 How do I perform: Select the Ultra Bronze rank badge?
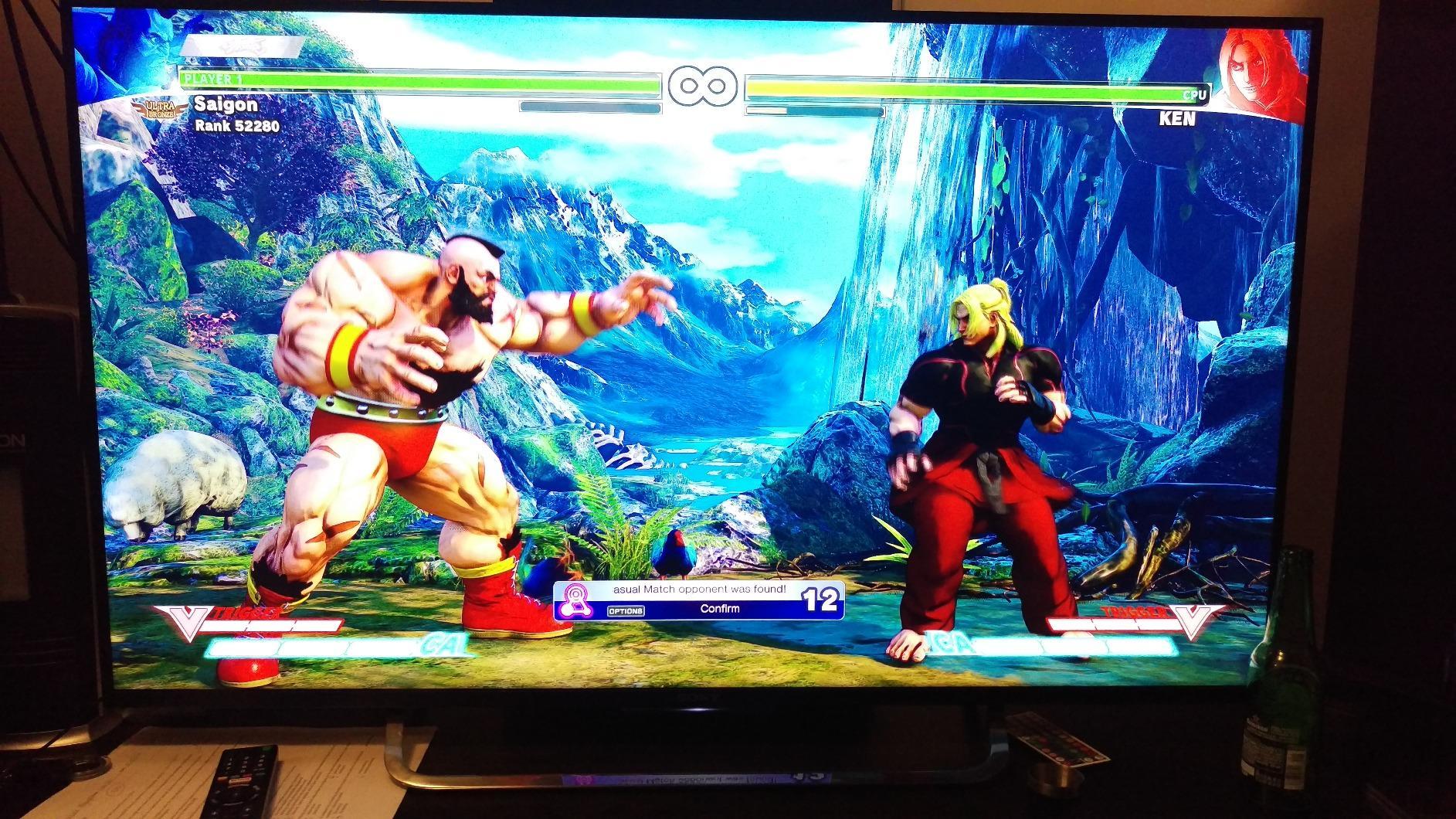point(158,108)
